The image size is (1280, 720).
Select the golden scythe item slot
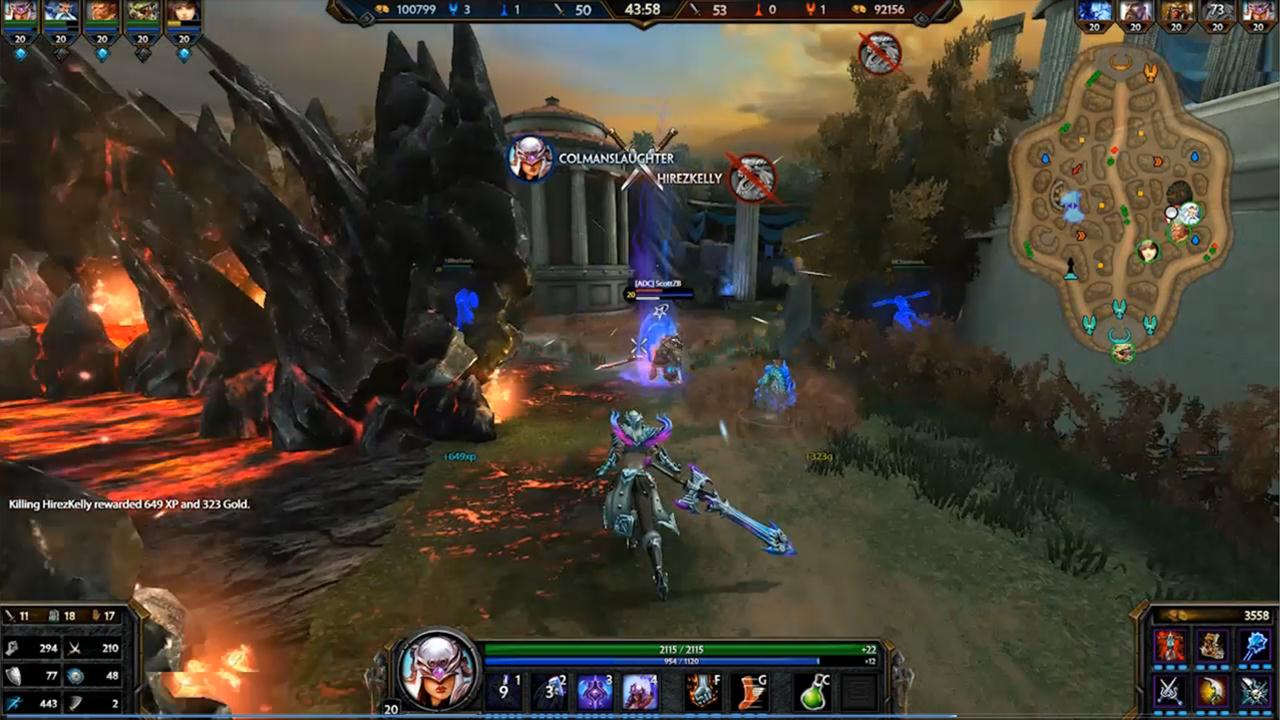1213,690
